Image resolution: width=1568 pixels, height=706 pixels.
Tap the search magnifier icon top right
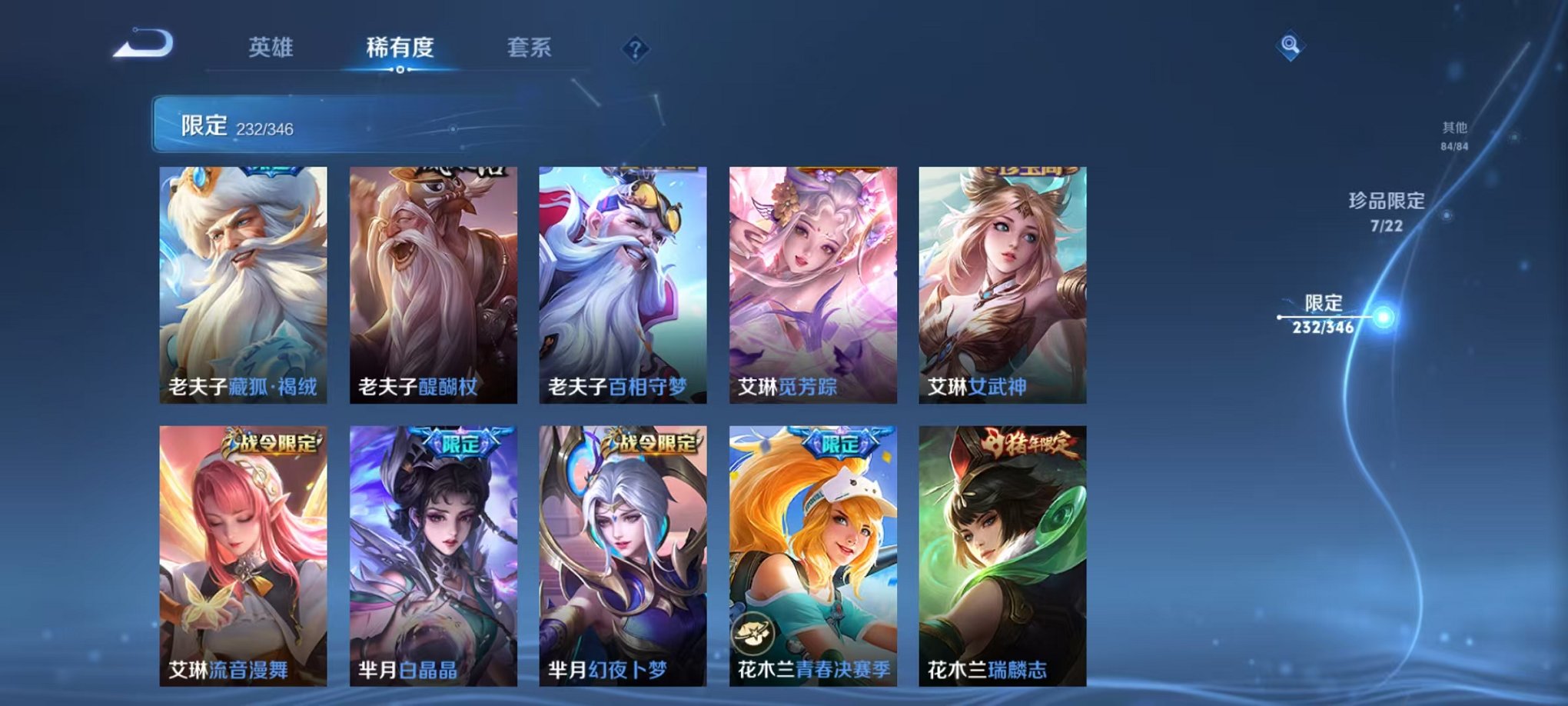[x=1291, y=45]
